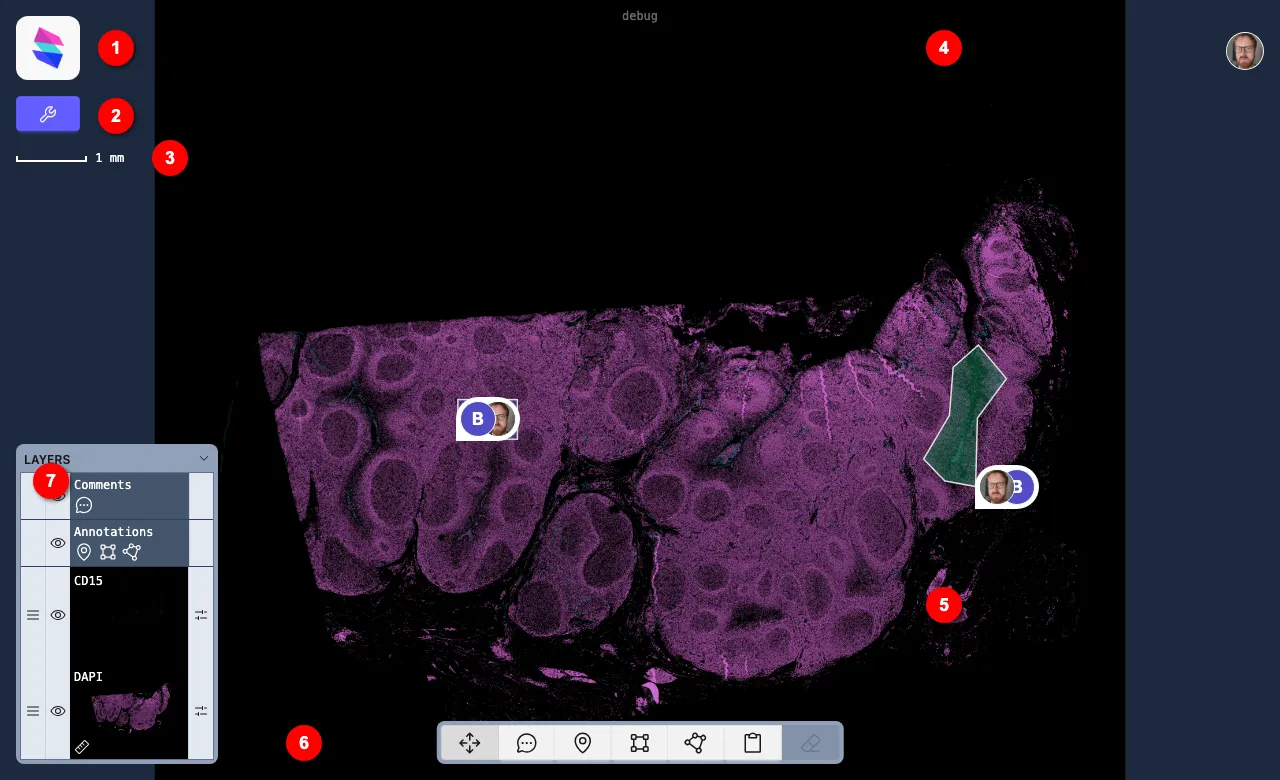Image resolution: width=1280 pixels, height=780 pixels.
Task: Open the wrench settings panel
Action: pyautogui.click(x=48, y=114)
